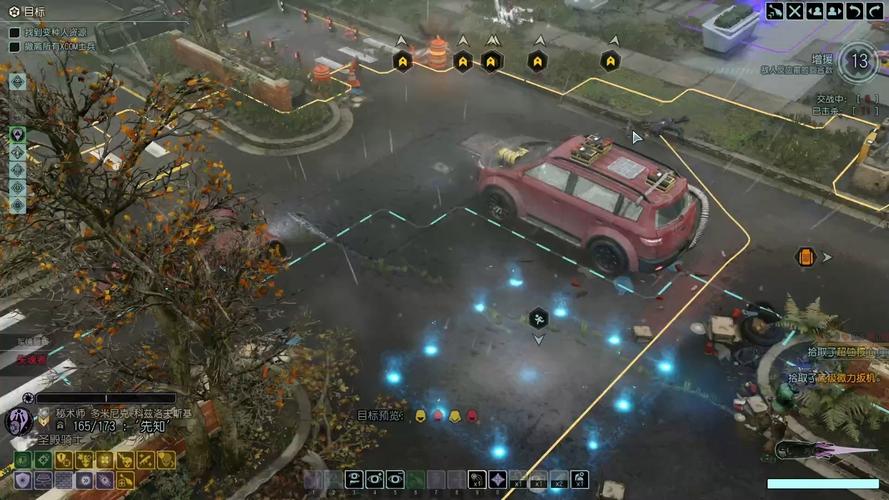Click the first red alien head target icon
Viewport: 889px width, 500px height.
tap(437, 415)
